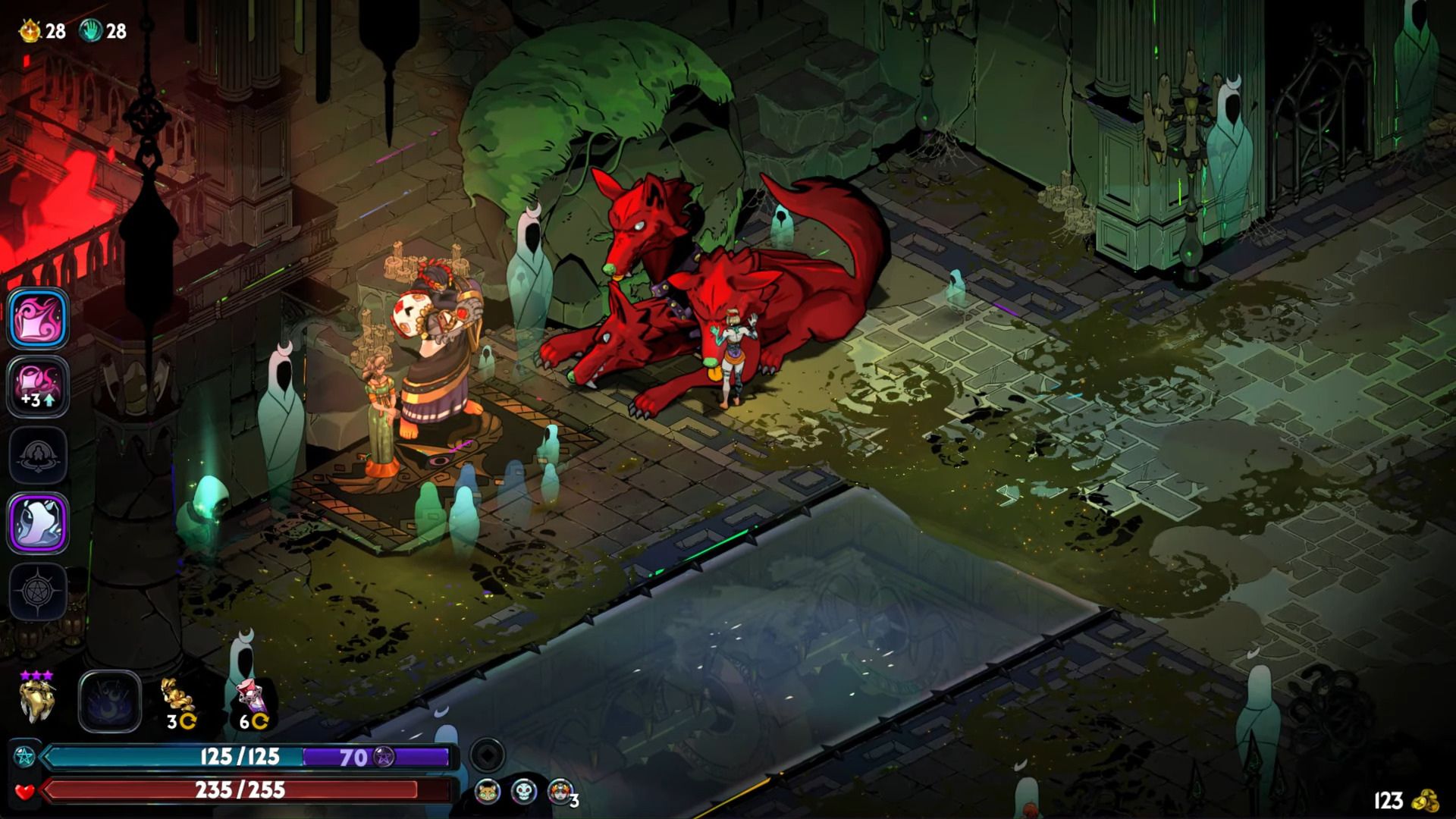
Task: Select the purple-framed white ghost boon
Action: (x=39, y=523)
